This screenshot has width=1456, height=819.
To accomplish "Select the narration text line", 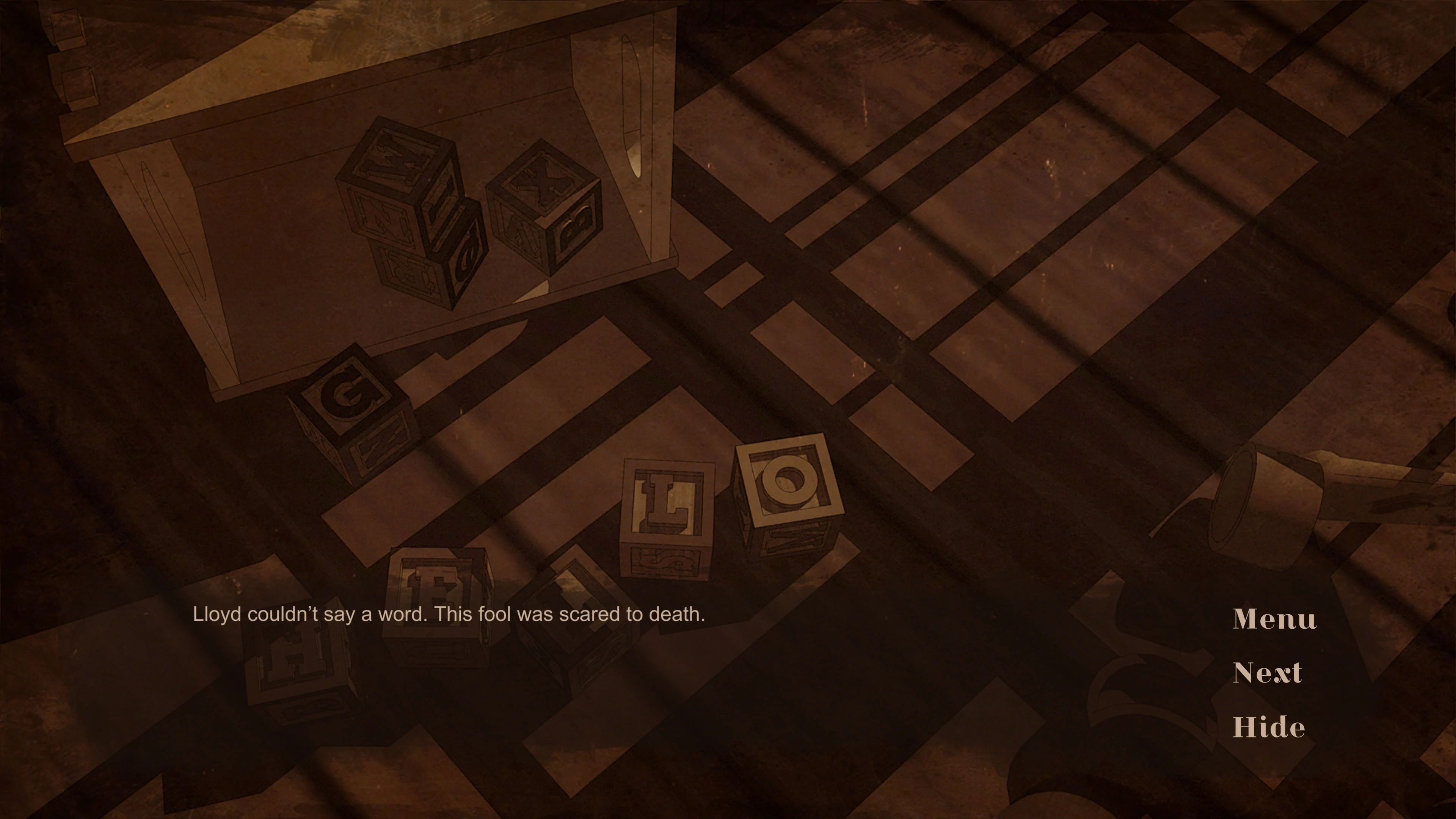I will pyautogui.click(x=449, y=613).
